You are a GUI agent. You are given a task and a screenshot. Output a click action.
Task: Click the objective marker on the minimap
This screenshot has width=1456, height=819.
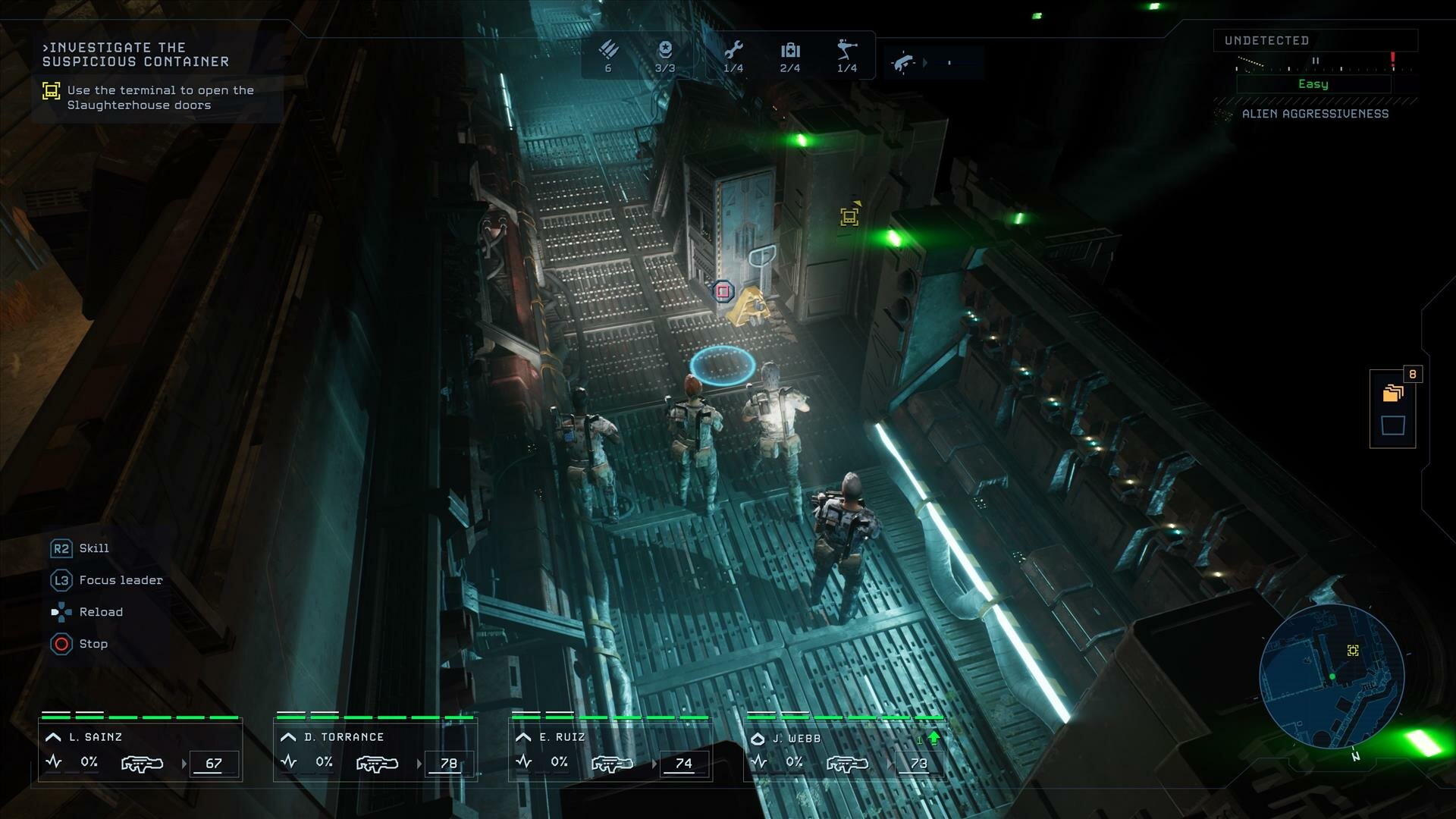tap(1353, 651)
